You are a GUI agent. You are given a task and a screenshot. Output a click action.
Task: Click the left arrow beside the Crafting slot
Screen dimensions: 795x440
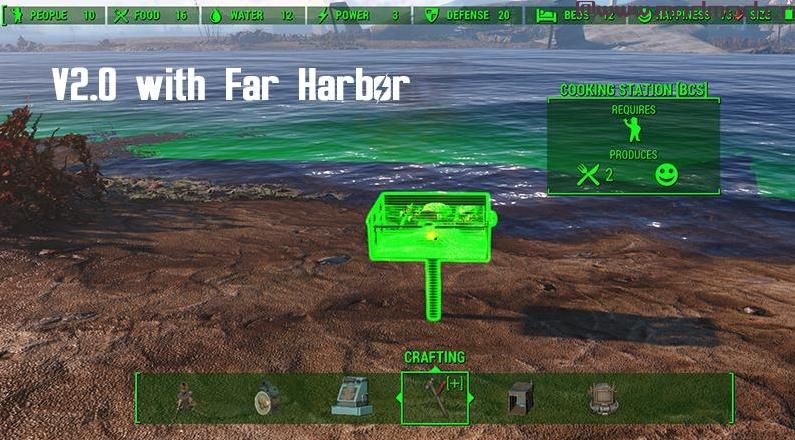(x=397, y=398)
